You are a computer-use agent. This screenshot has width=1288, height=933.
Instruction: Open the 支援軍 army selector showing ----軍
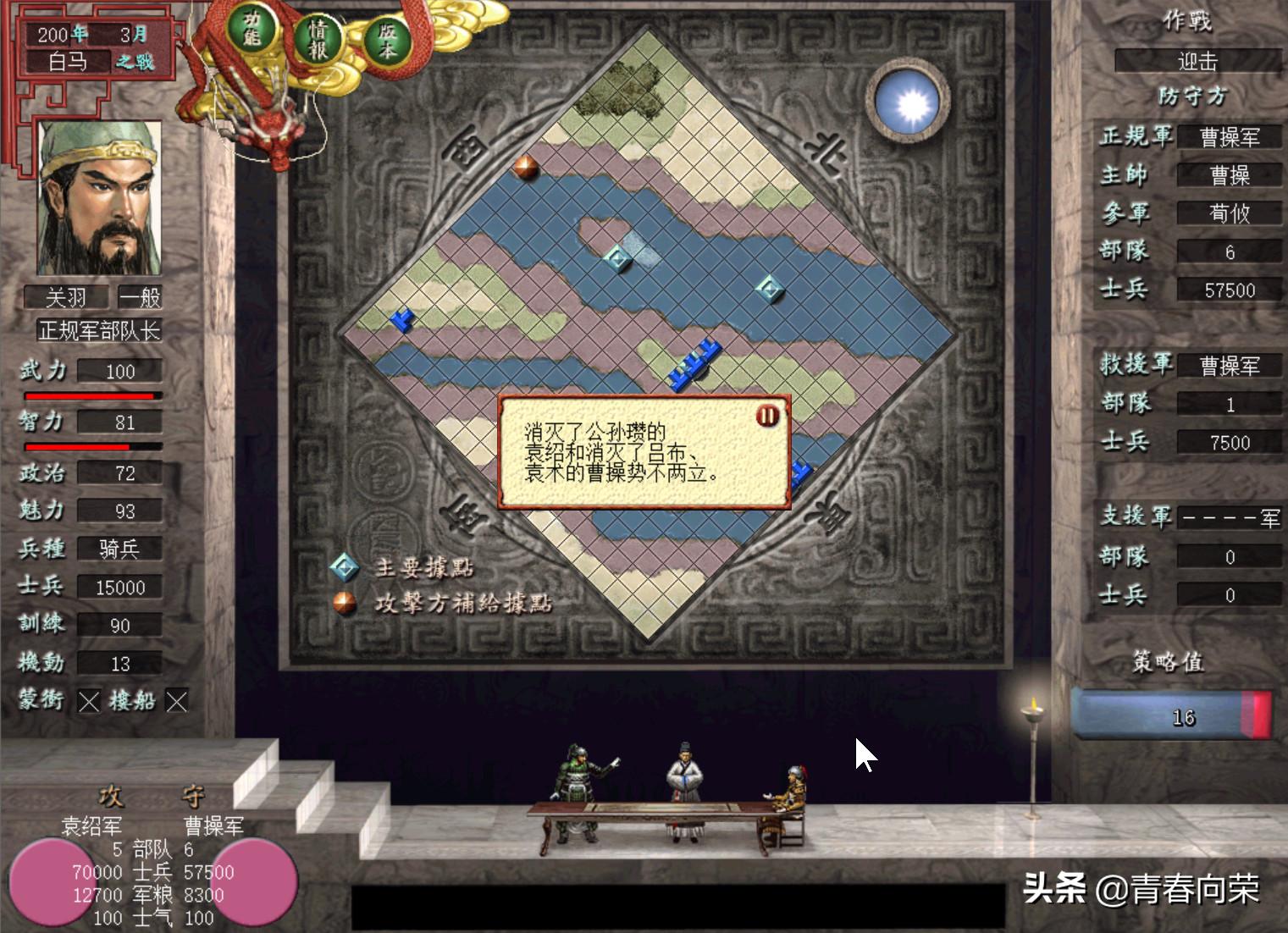(1230, 518)
